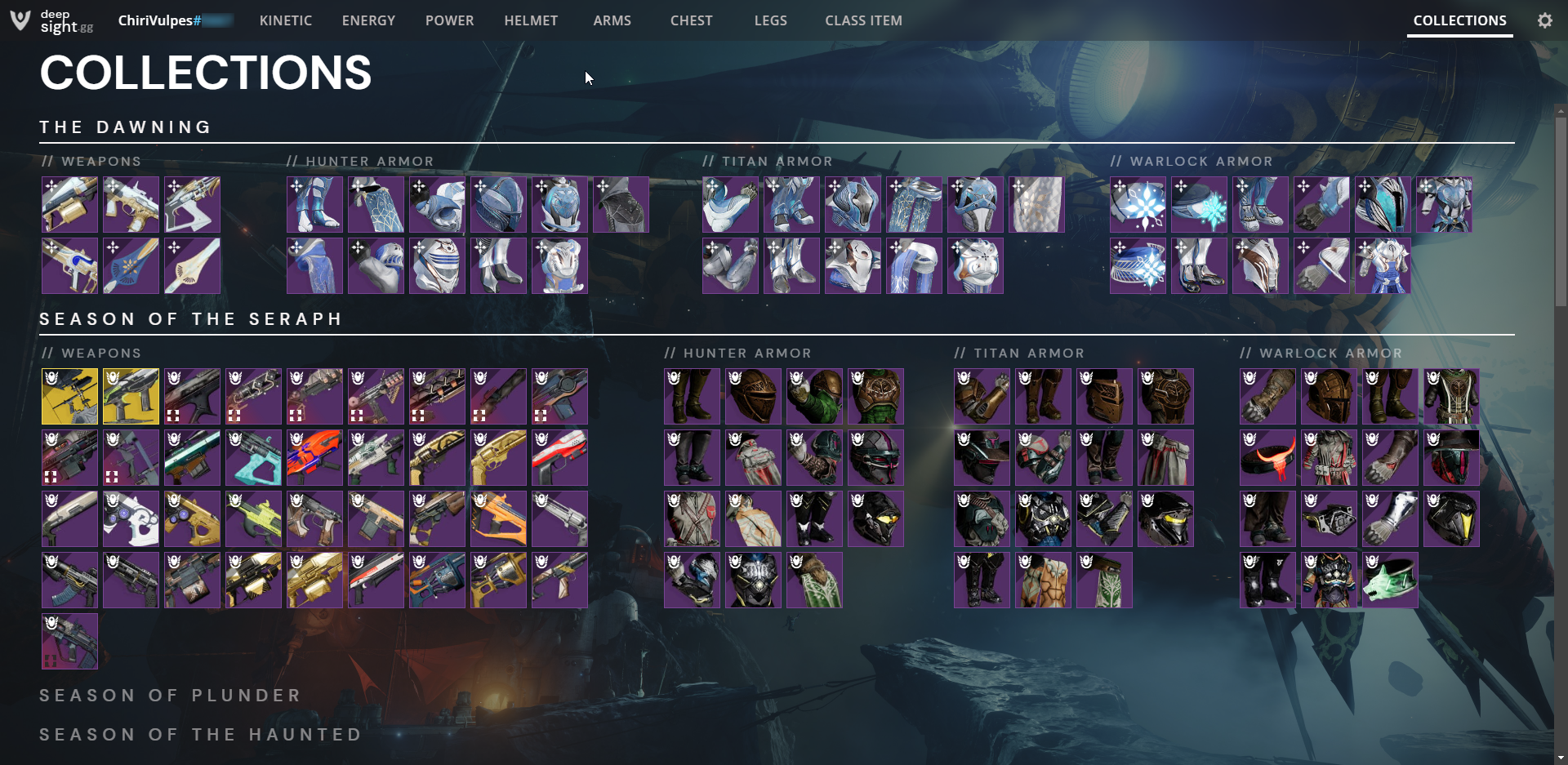Screen dimensions: 1568x765
Task: Click the yellow-visored Titan helmet in Seraph armor
Action: [1165, 518]
